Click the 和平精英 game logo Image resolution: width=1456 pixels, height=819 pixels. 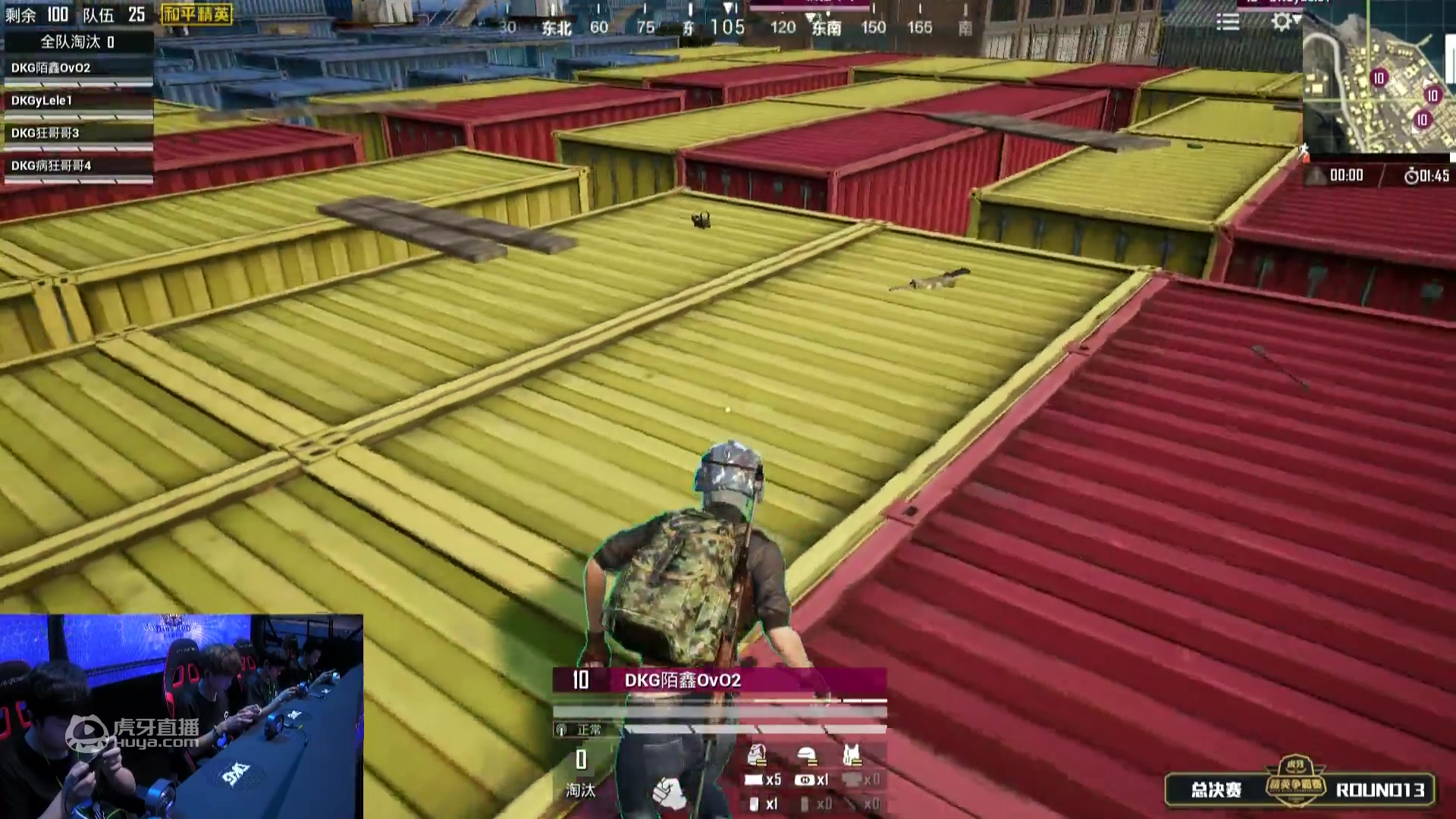tap(197, 14)
